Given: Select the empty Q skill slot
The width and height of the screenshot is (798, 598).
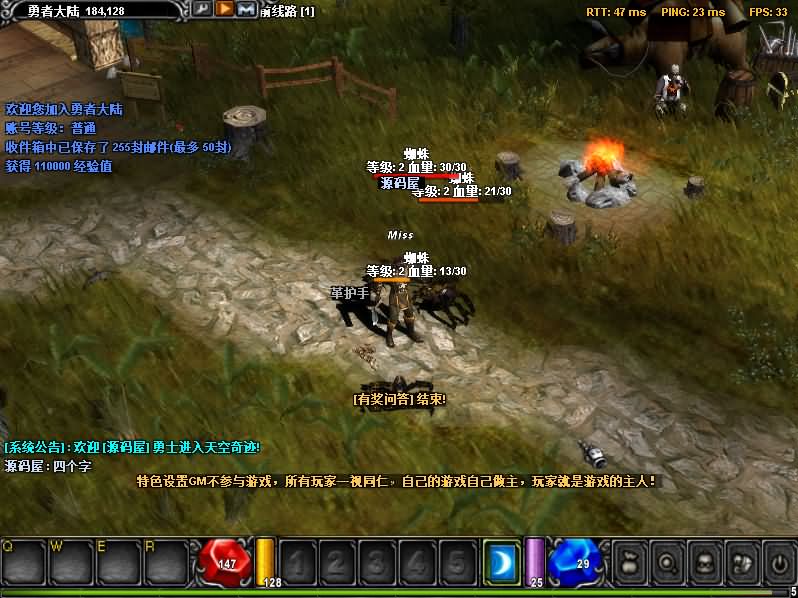Looking at the screenshot, I should [22, 562].
